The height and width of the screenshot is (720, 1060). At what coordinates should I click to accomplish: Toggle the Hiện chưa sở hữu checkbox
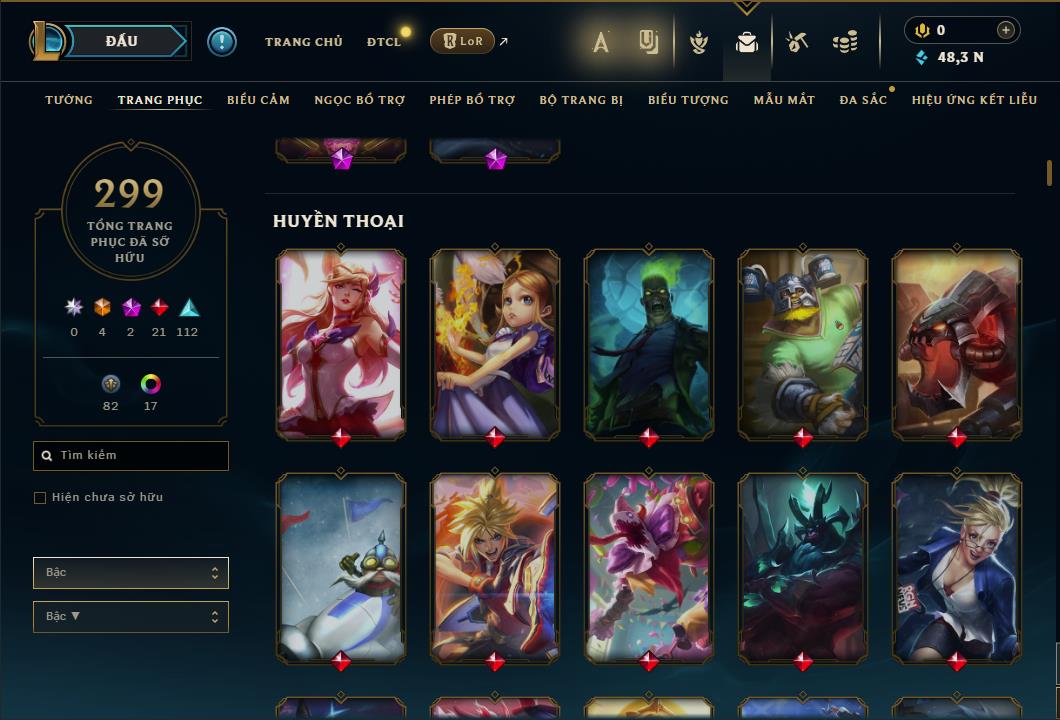click(40, 498)
